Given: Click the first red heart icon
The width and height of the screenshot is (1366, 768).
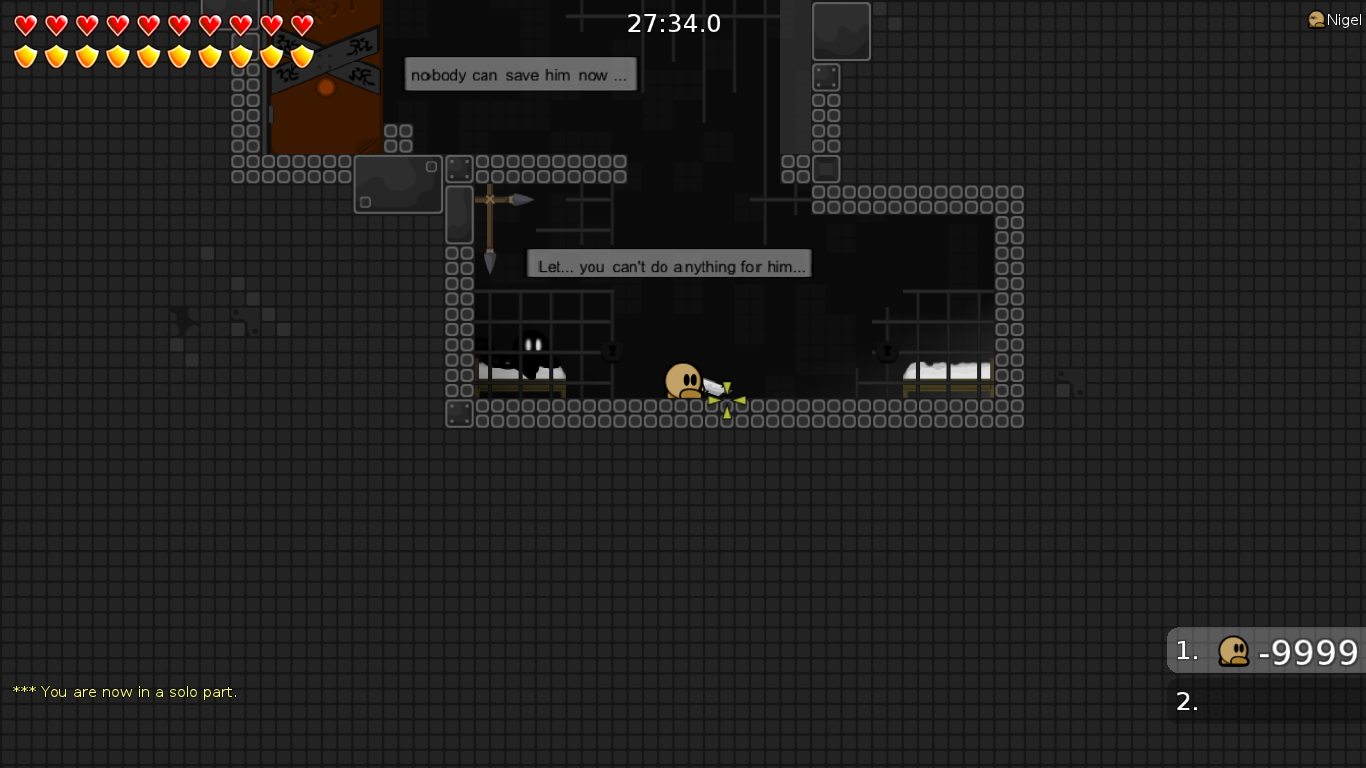Looking at the screenshot, I should 24,24.
